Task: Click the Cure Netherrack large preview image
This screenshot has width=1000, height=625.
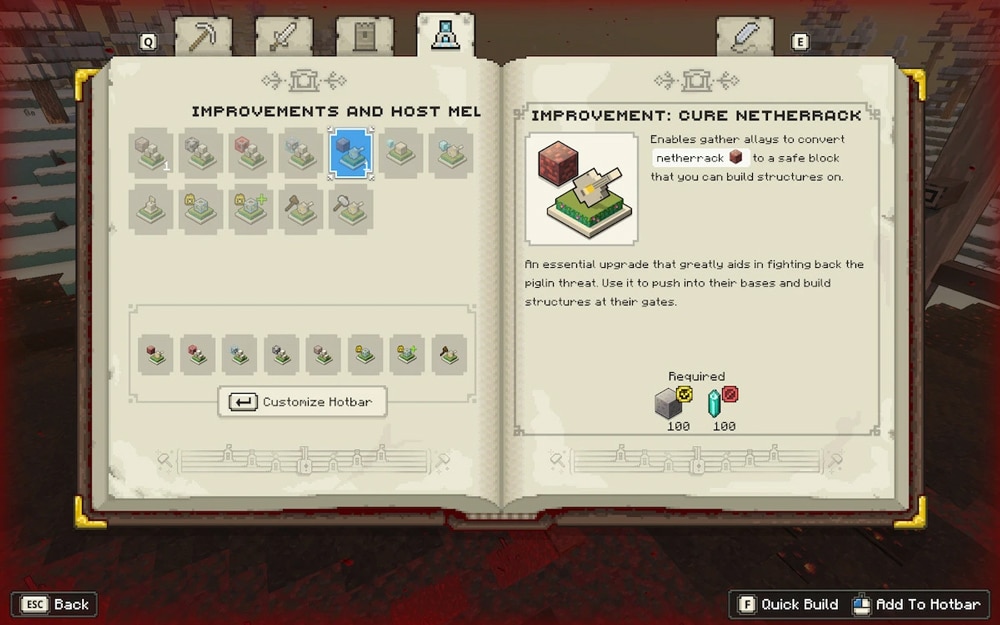Action: coord(581,188)
